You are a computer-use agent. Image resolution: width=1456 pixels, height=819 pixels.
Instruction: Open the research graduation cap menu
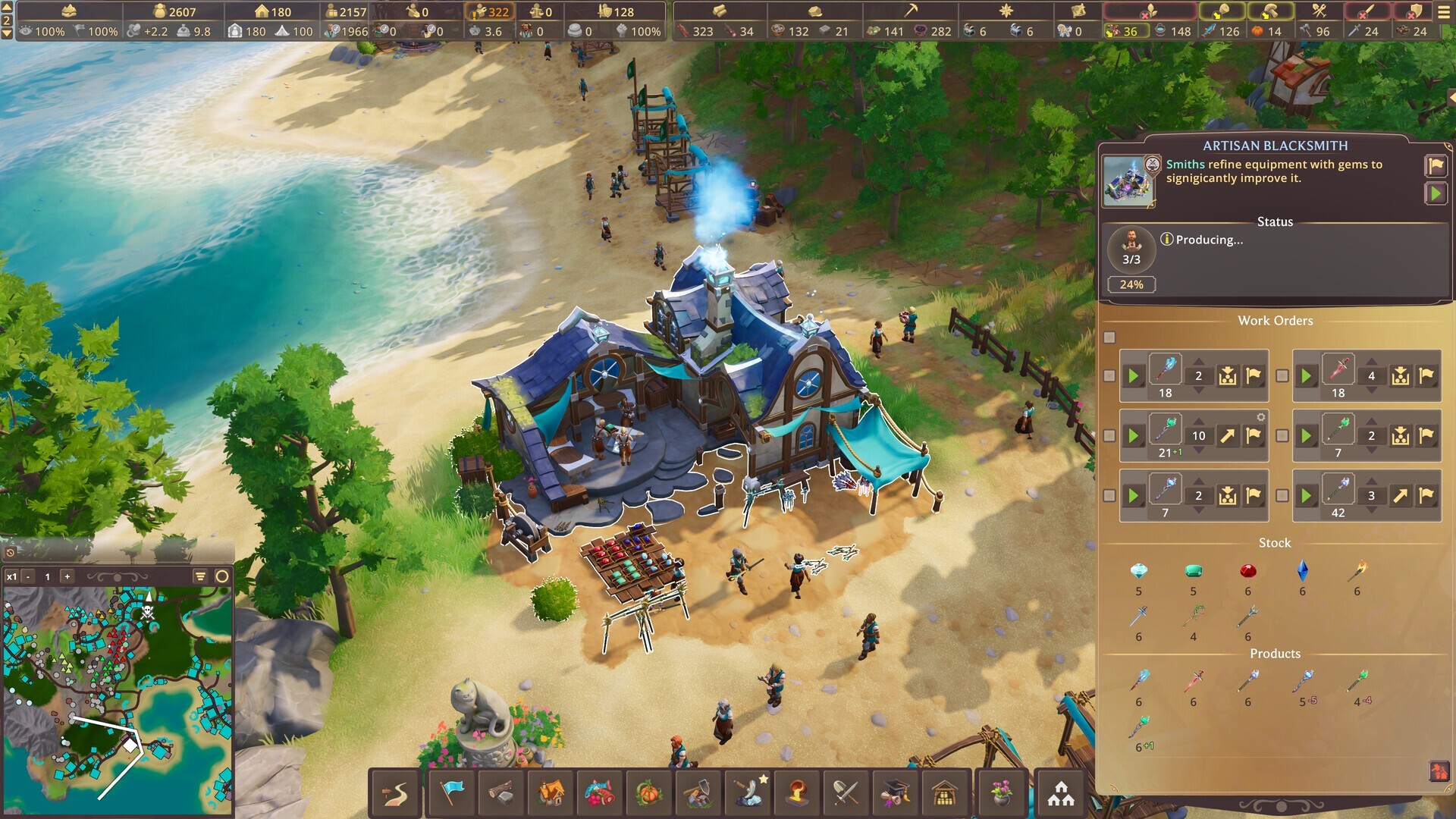894,792
